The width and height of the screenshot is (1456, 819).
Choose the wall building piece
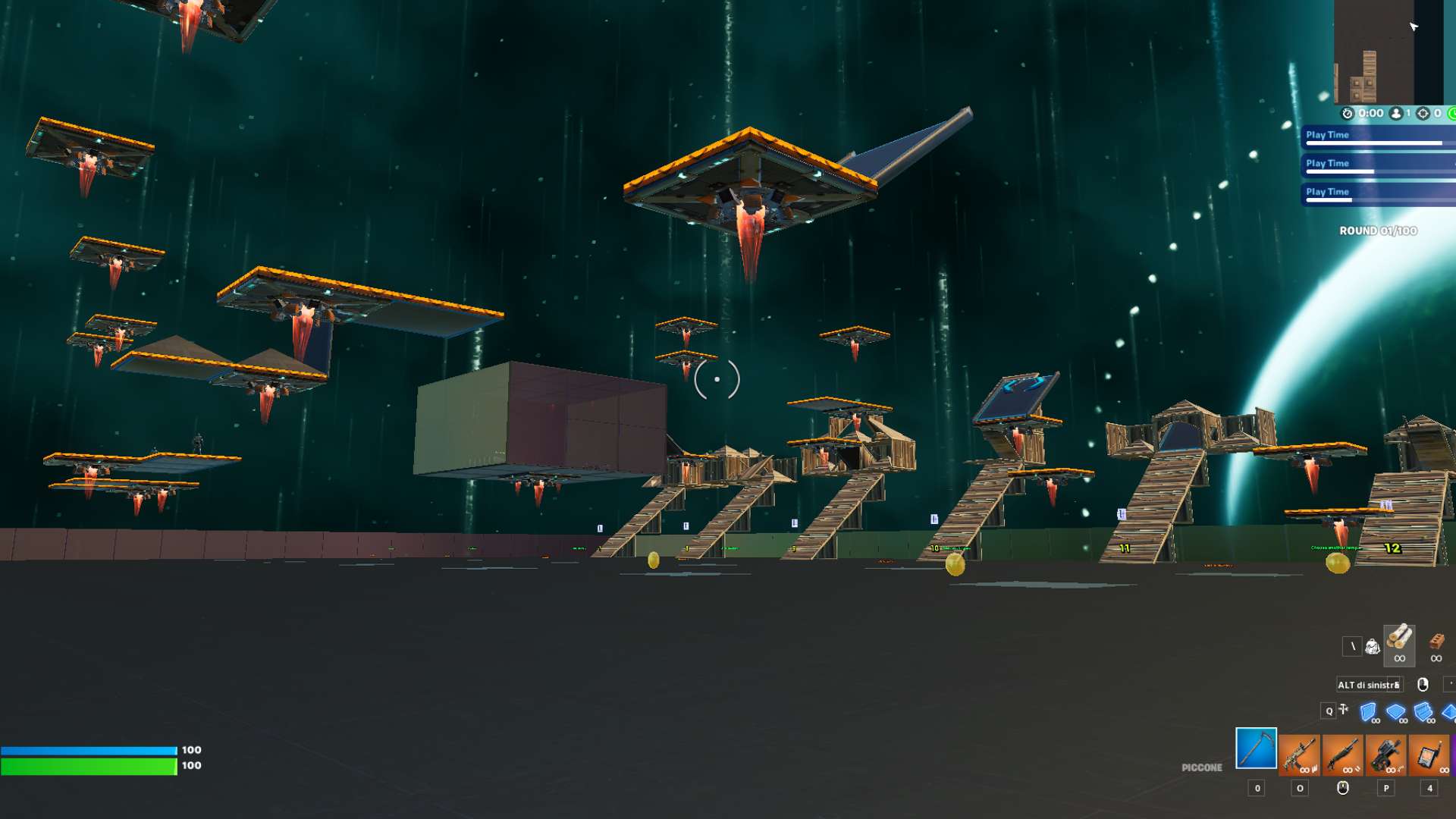point(1368,712)
